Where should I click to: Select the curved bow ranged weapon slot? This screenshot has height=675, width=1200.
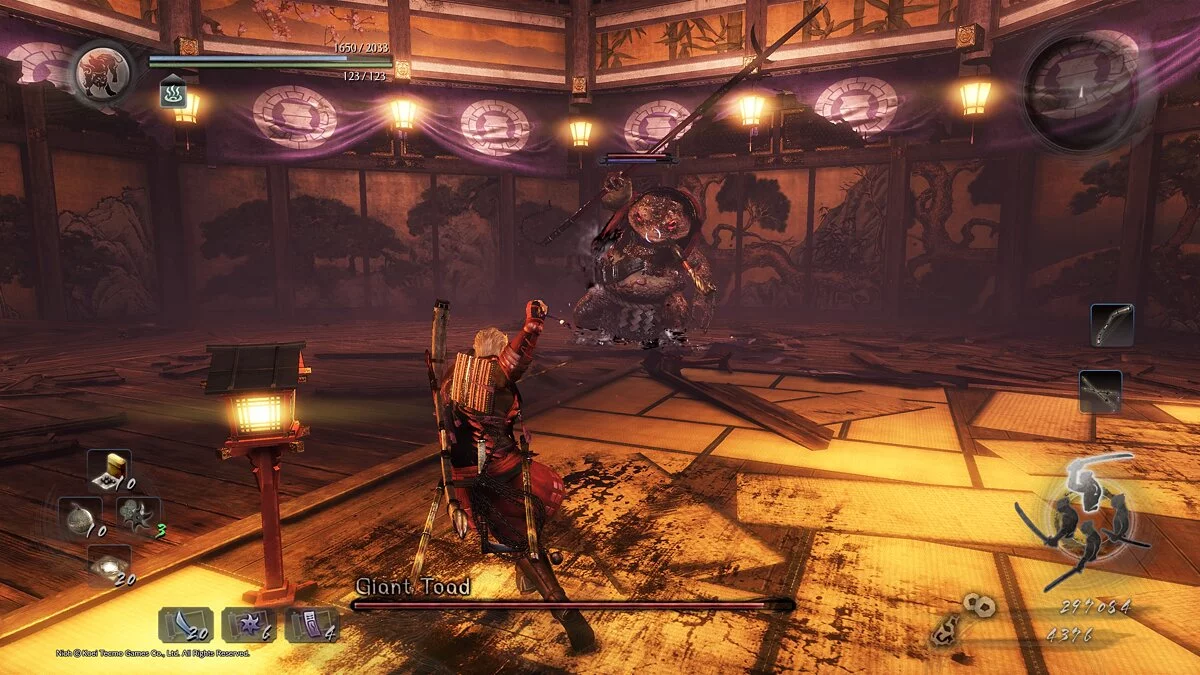click(1111, 326)
